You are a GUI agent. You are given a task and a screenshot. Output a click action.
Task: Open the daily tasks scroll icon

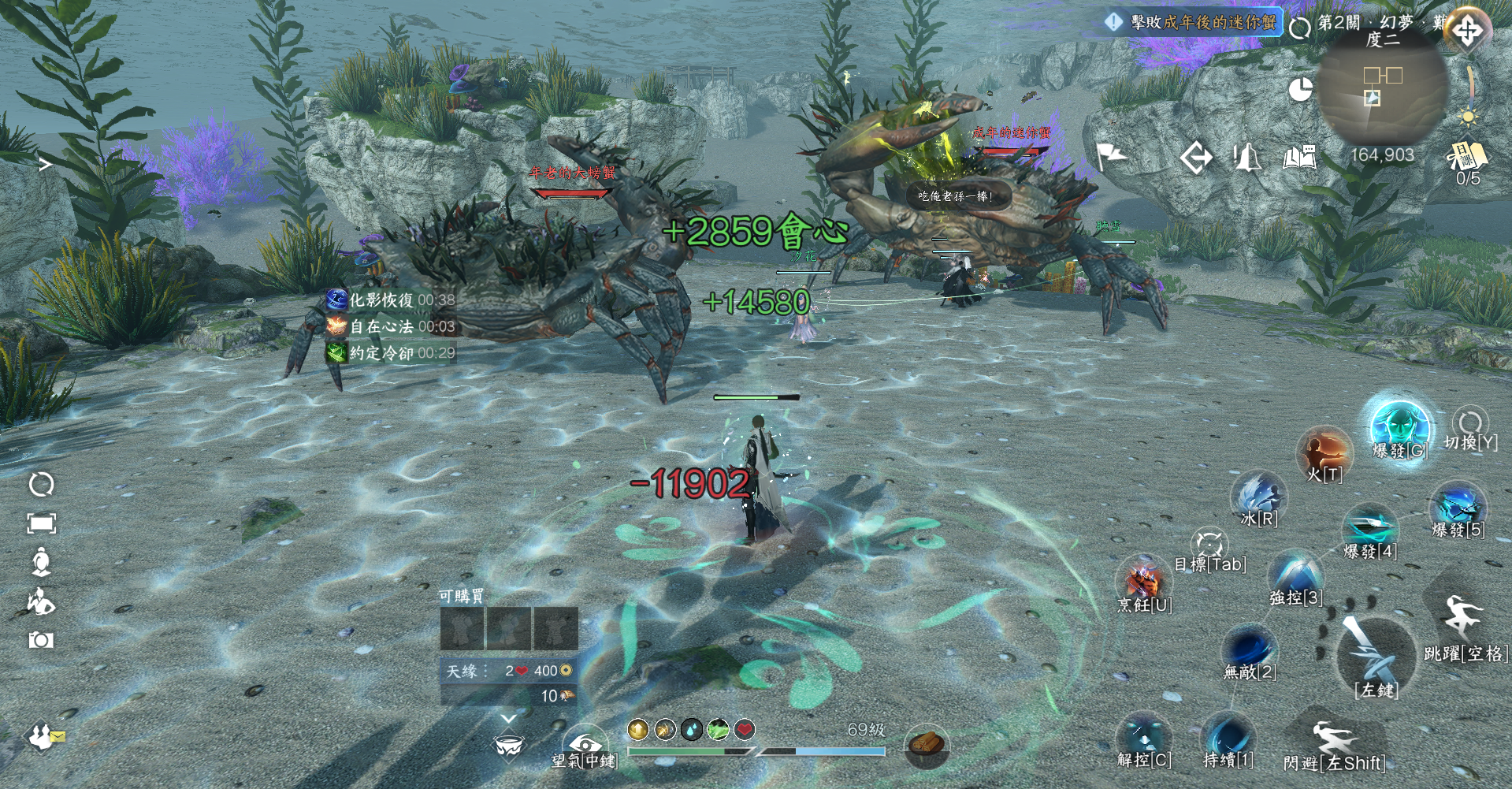coord(1467,157)
